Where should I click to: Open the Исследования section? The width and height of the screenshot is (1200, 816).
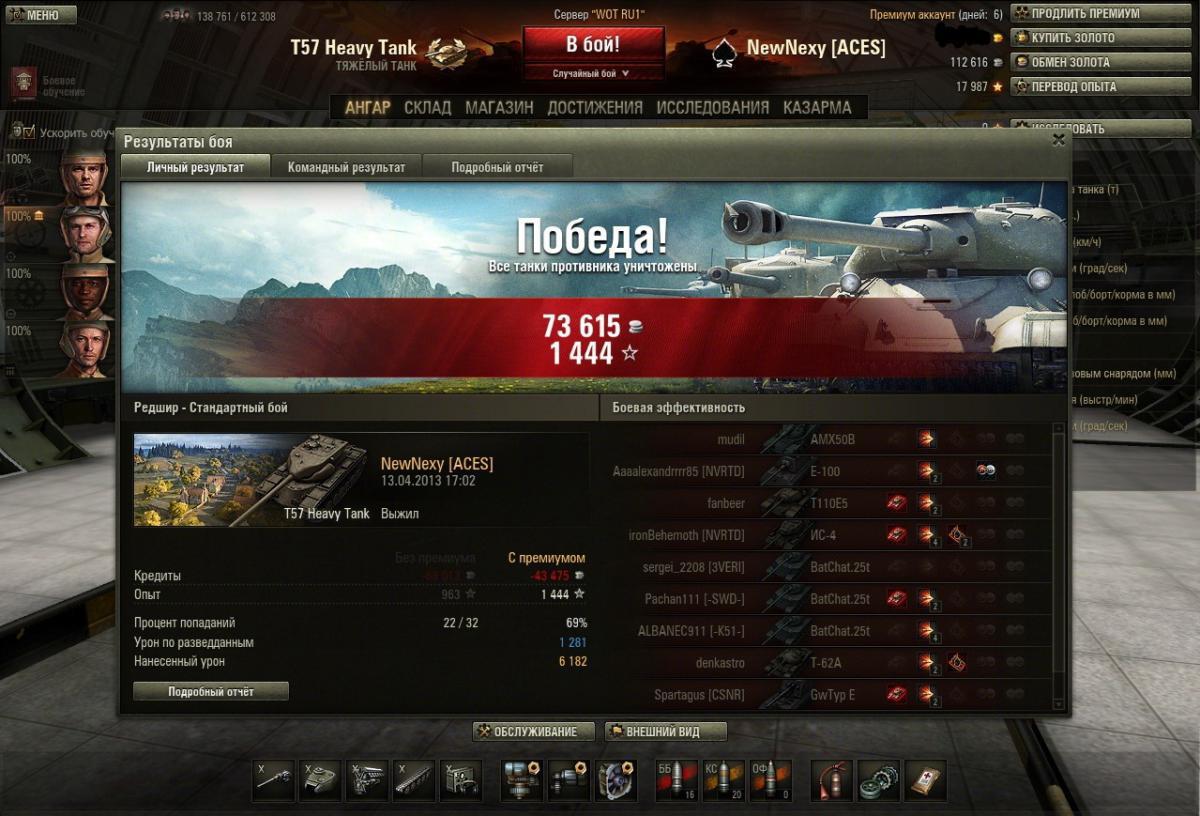pos(713,107)
